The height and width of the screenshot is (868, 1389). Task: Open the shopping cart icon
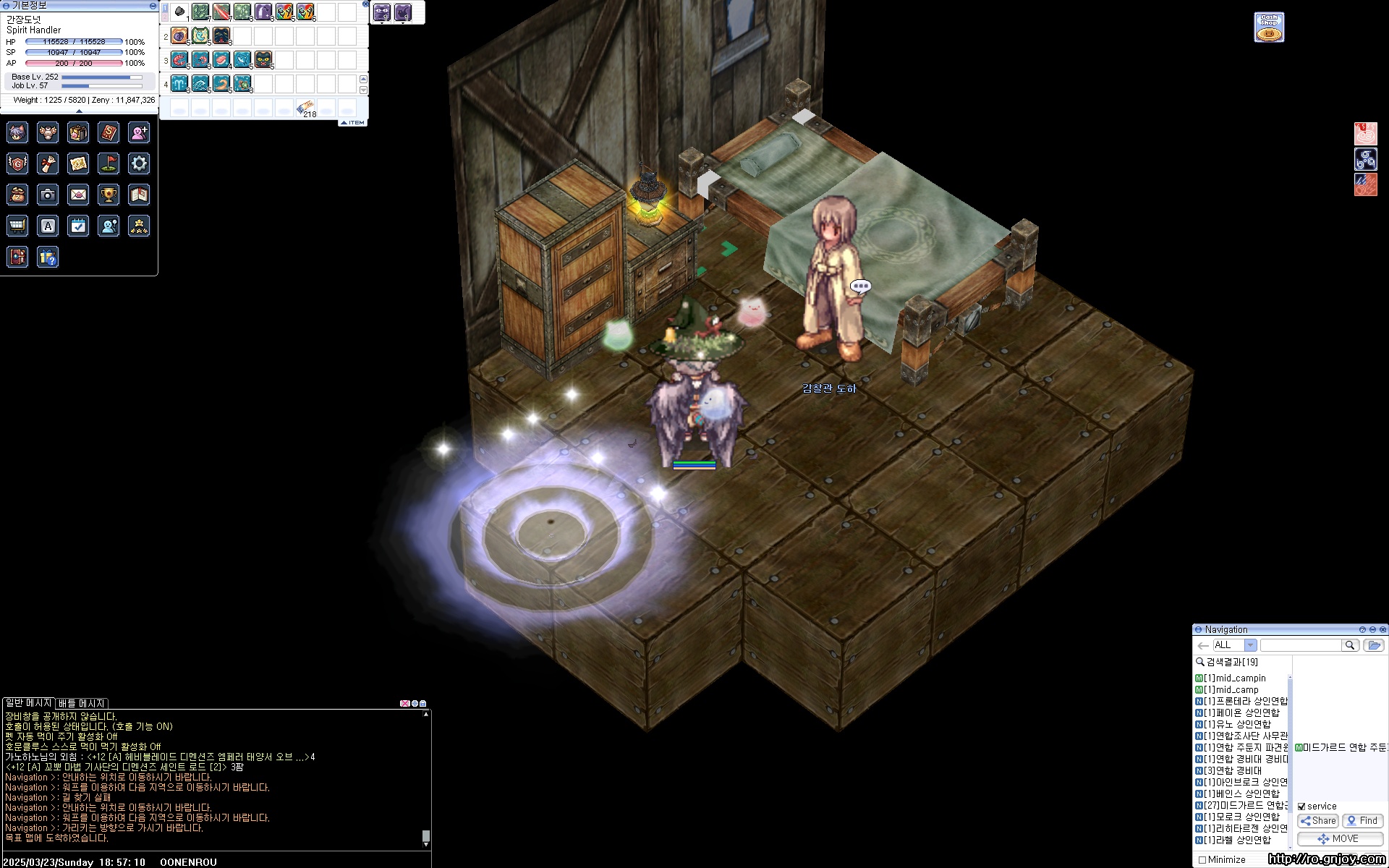tap(17, 226)
